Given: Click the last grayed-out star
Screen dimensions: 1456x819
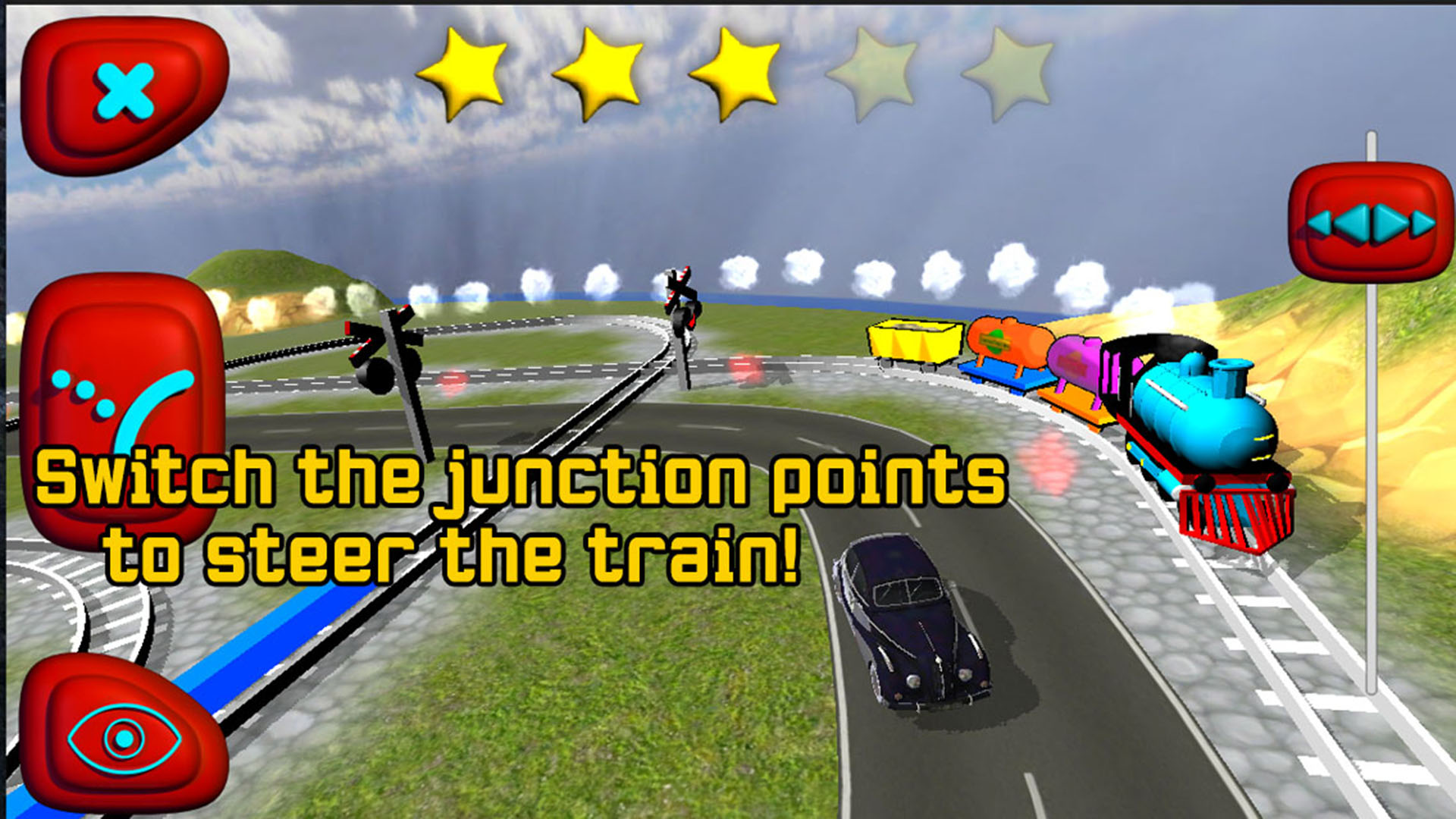Looking at the screenshot, I should coord(1012,72).
